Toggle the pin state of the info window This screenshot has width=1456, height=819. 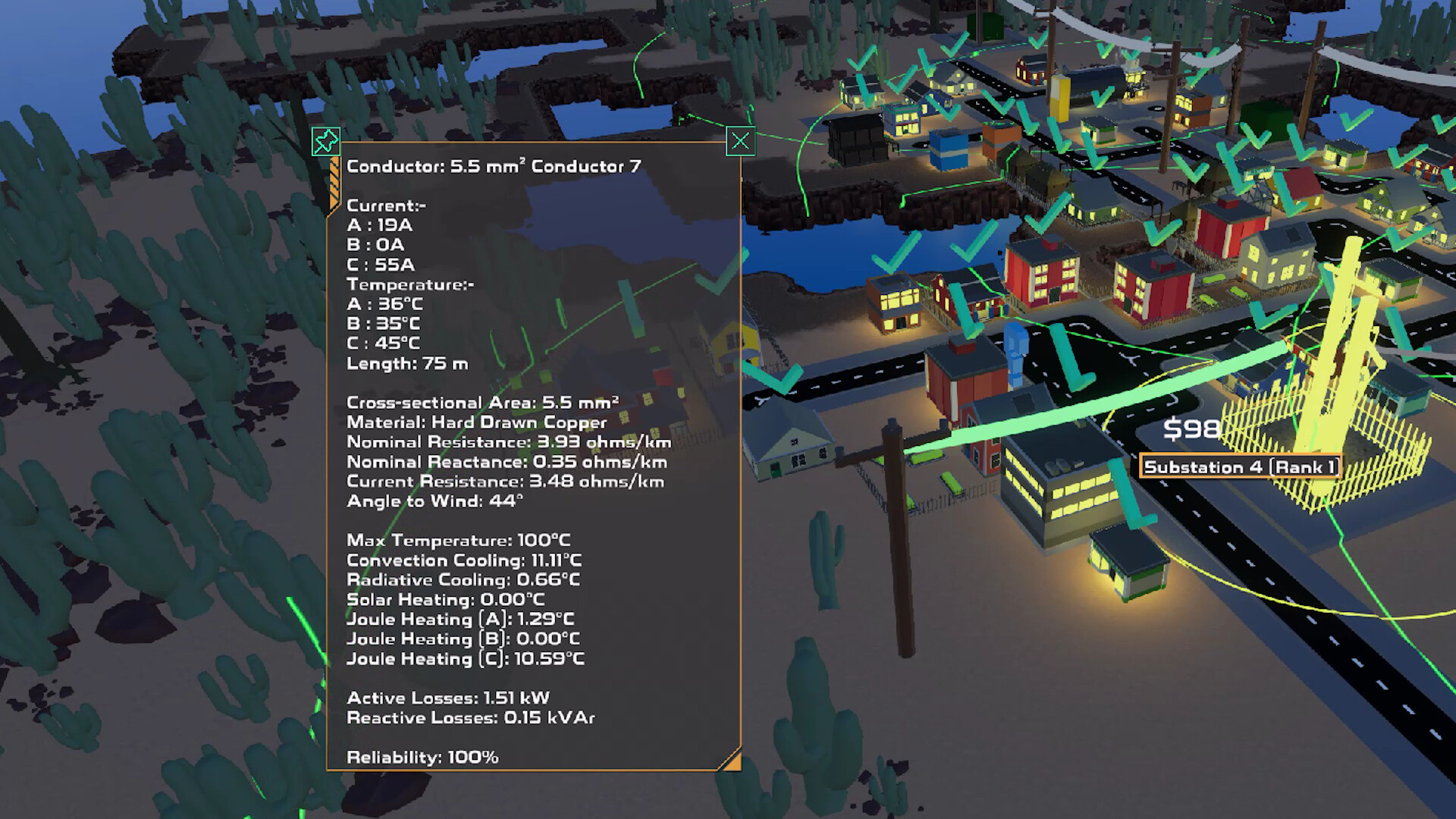pos(326,141)
